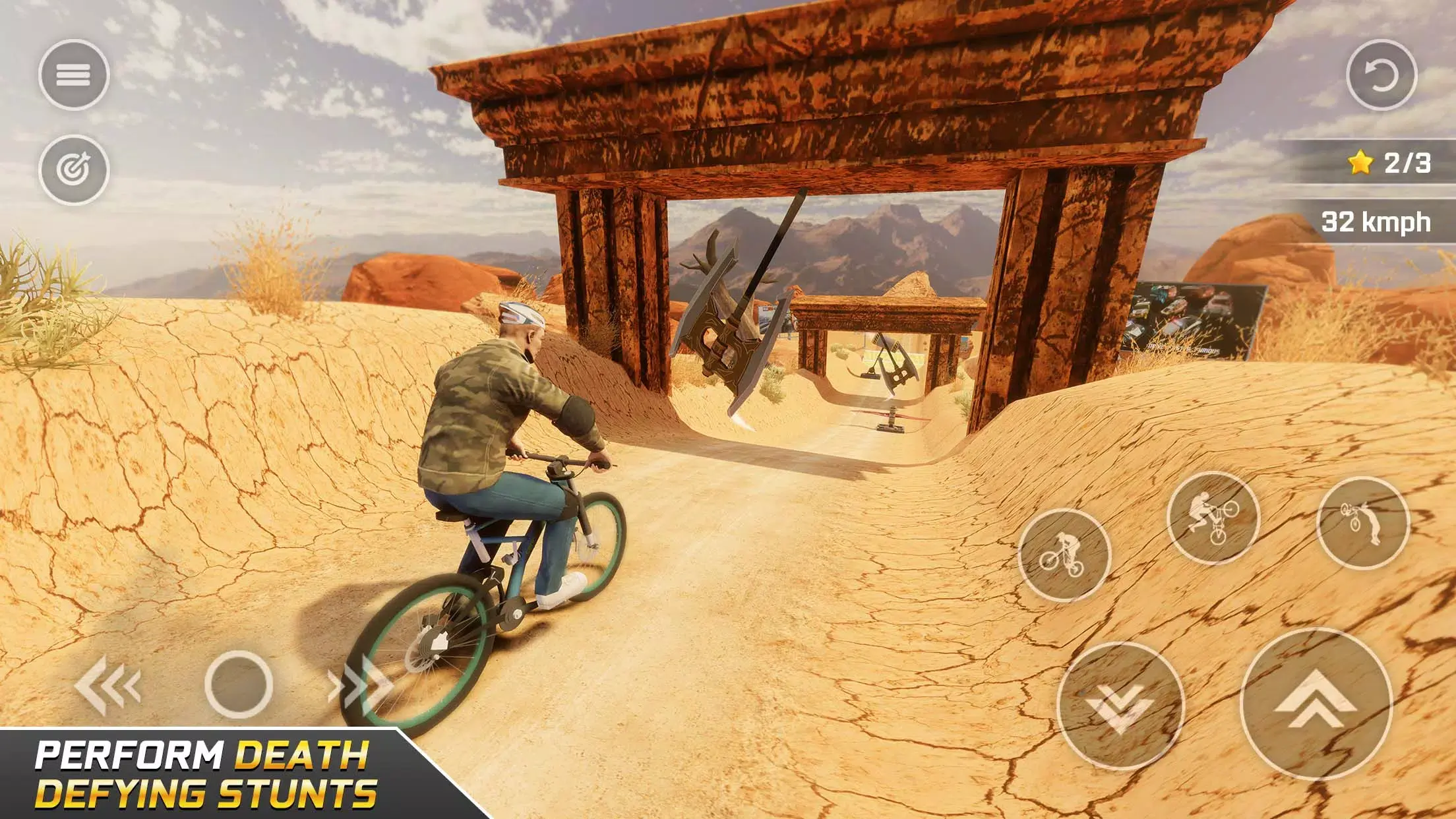Screen dimensions: 1456x819
Task: Steer left with the double left arrows
Action: pyautogui.click(x=108, y=686)
